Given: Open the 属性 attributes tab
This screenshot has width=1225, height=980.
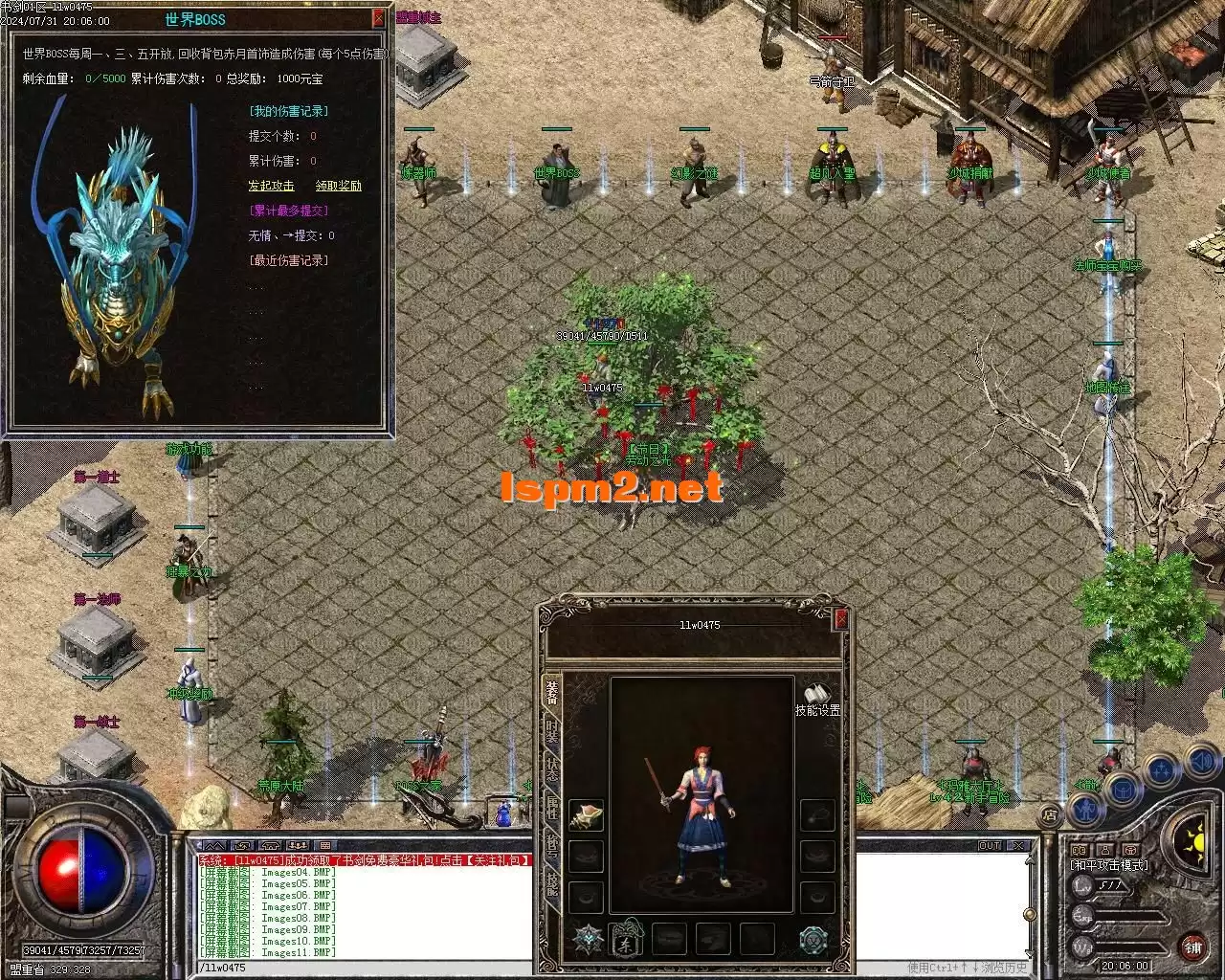Looking at the screenshot, I should (552, 809).
